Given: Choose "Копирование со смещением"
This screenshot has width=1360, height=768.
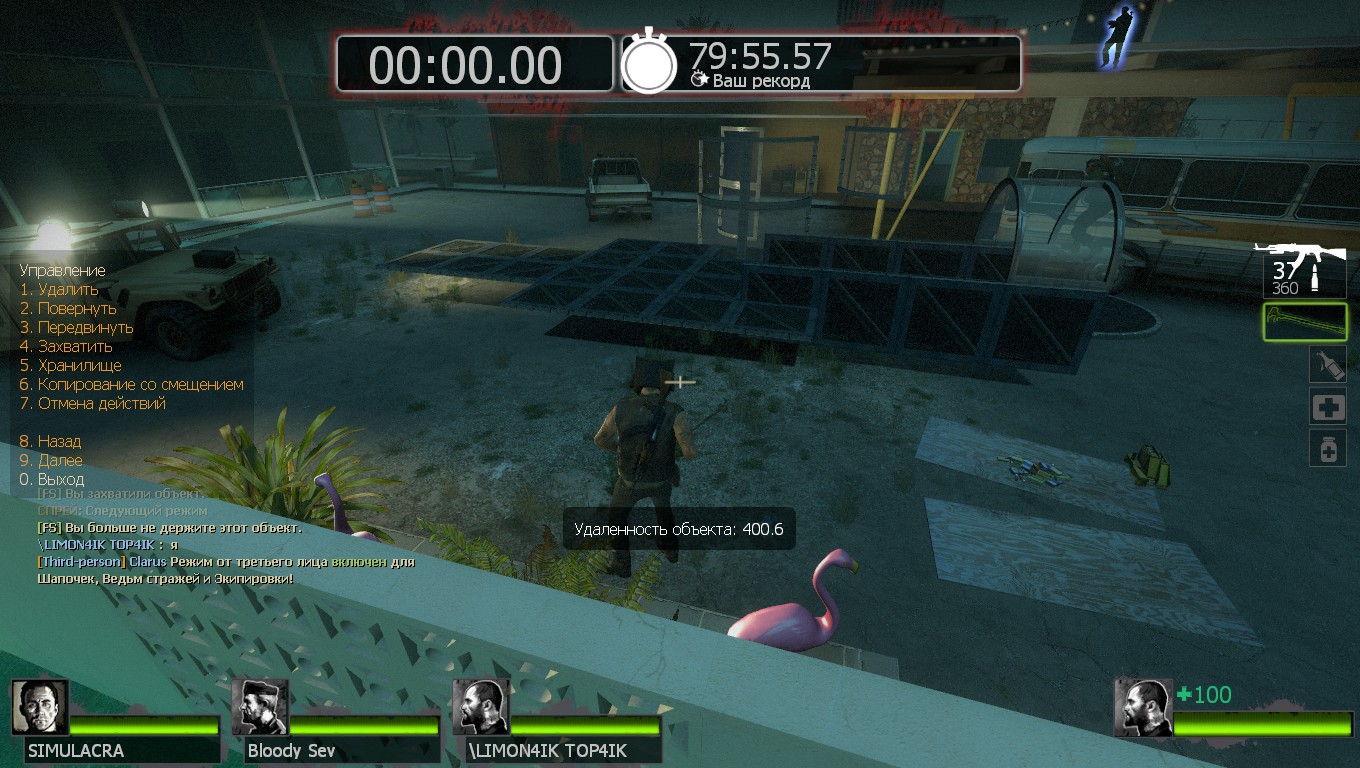Looking at the screenshot, I should pyautogui.click(x=140, y=385).
